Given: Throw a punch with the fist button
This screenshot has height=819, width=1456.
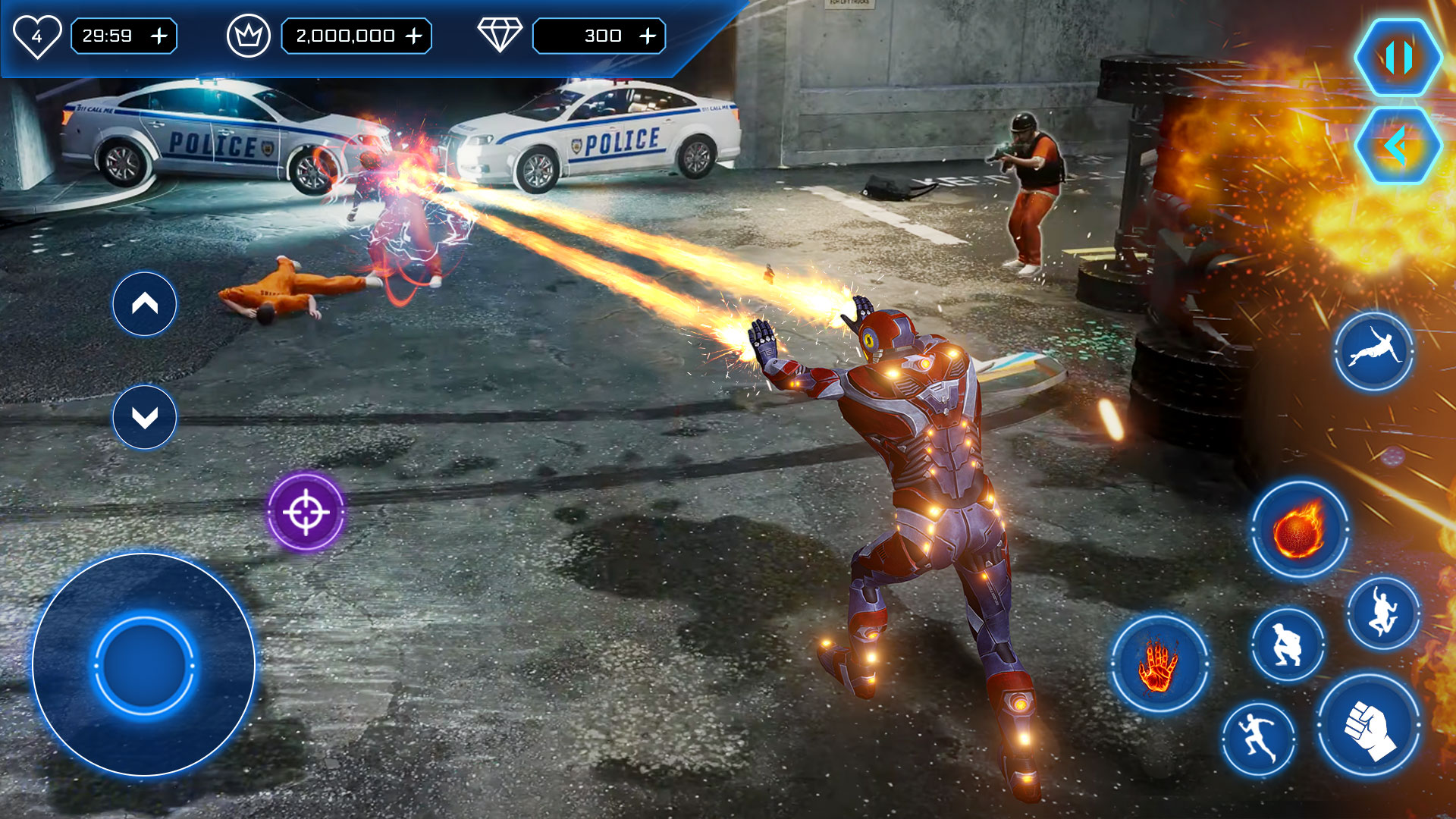Looking at the screenshot, I should click(x=1370, y=726).
